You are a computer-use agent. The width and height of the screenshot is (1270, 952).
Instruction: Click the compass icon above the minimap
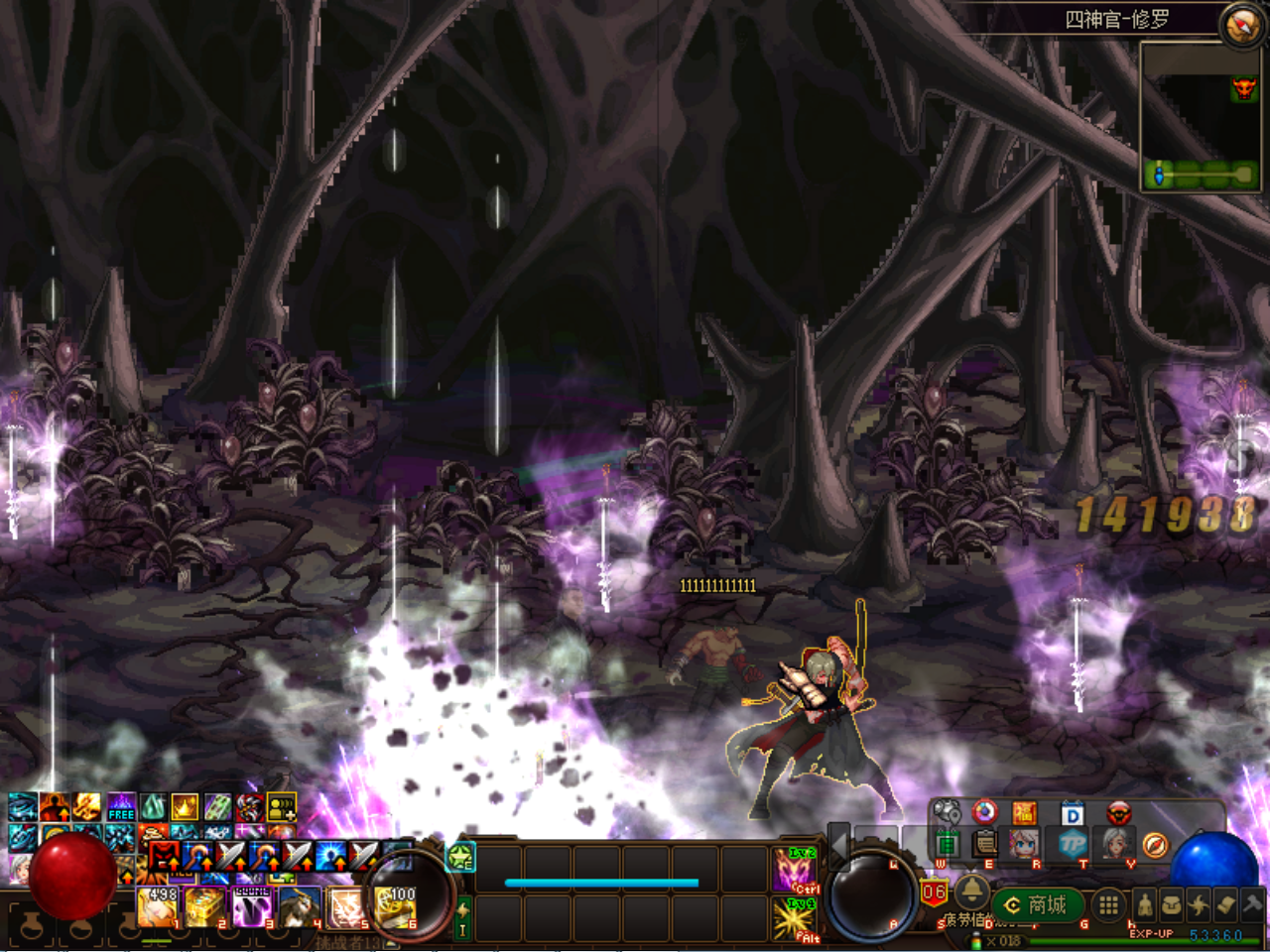click(1242, 25)
